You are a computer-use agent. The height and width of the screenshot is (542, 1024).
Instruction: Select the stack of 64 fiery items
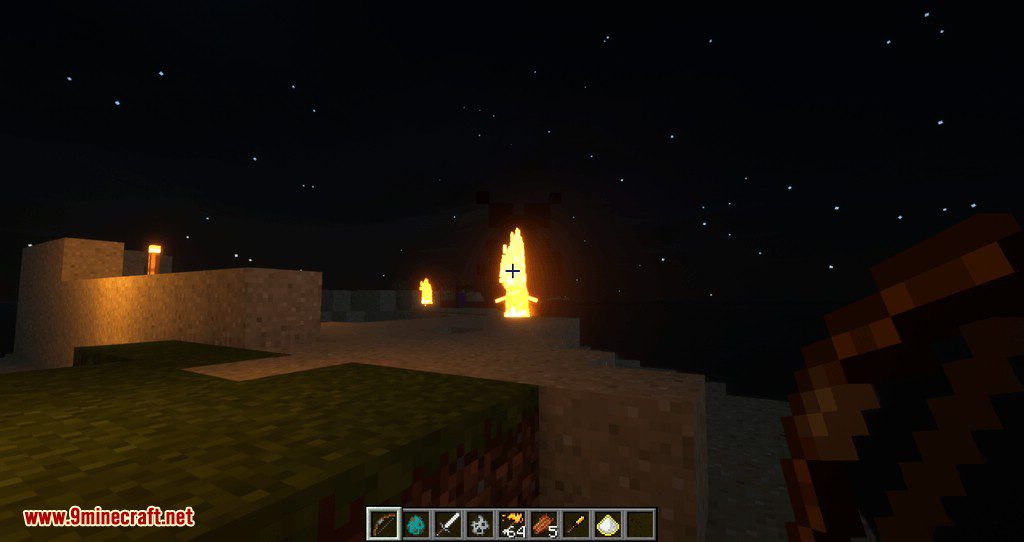[x=511, y=524]
